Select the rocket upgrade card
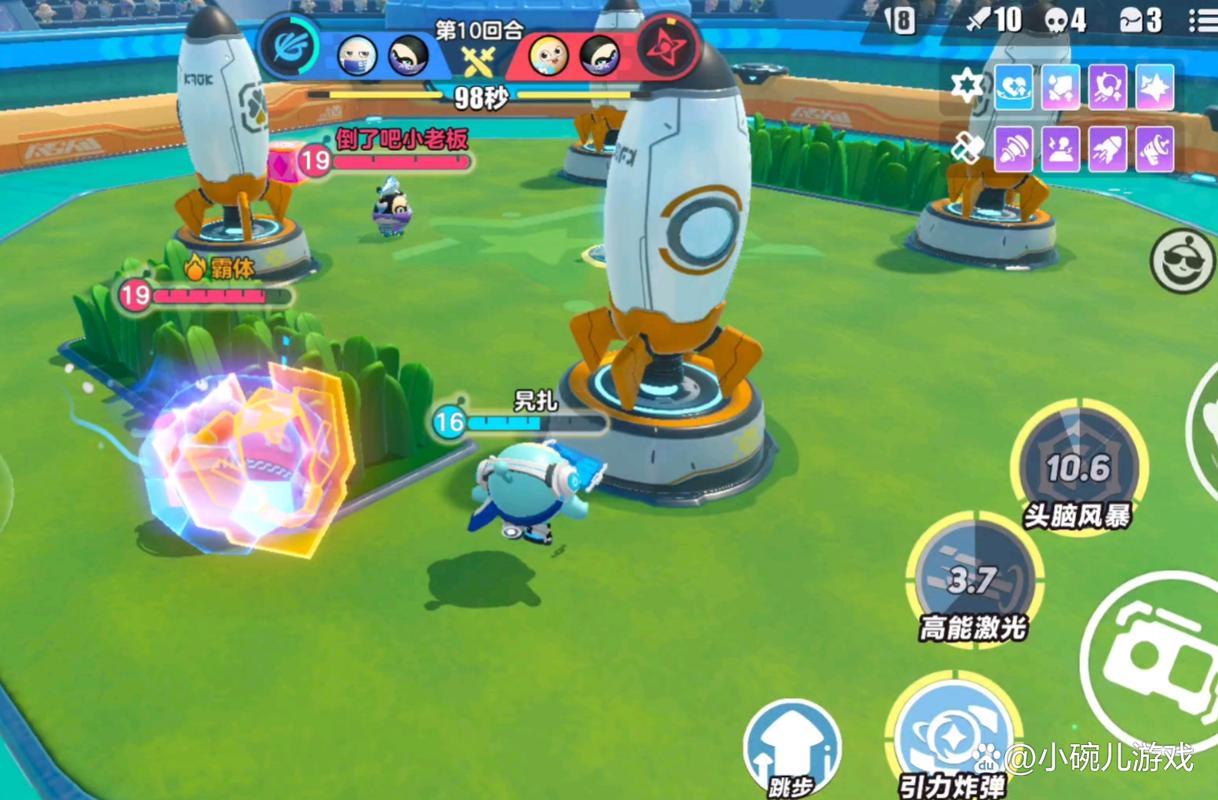1218x800 pixels. pos(1107,150)
